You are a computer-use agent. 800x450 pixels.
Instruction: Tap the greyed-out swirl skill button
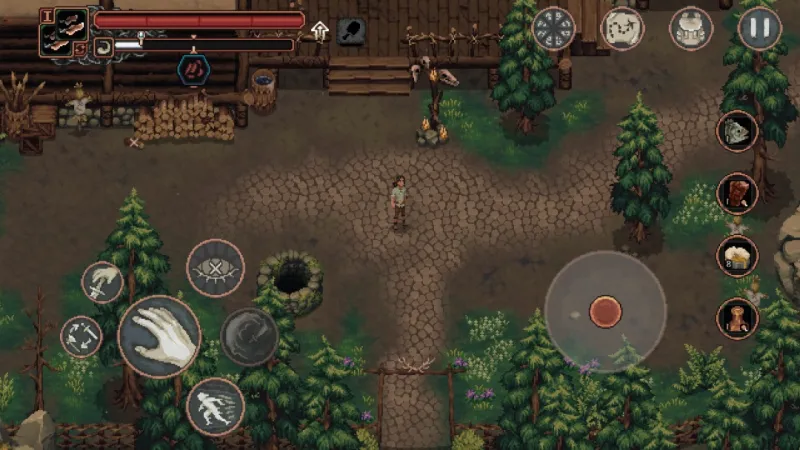pyautogui.click(x=249, y=336)
